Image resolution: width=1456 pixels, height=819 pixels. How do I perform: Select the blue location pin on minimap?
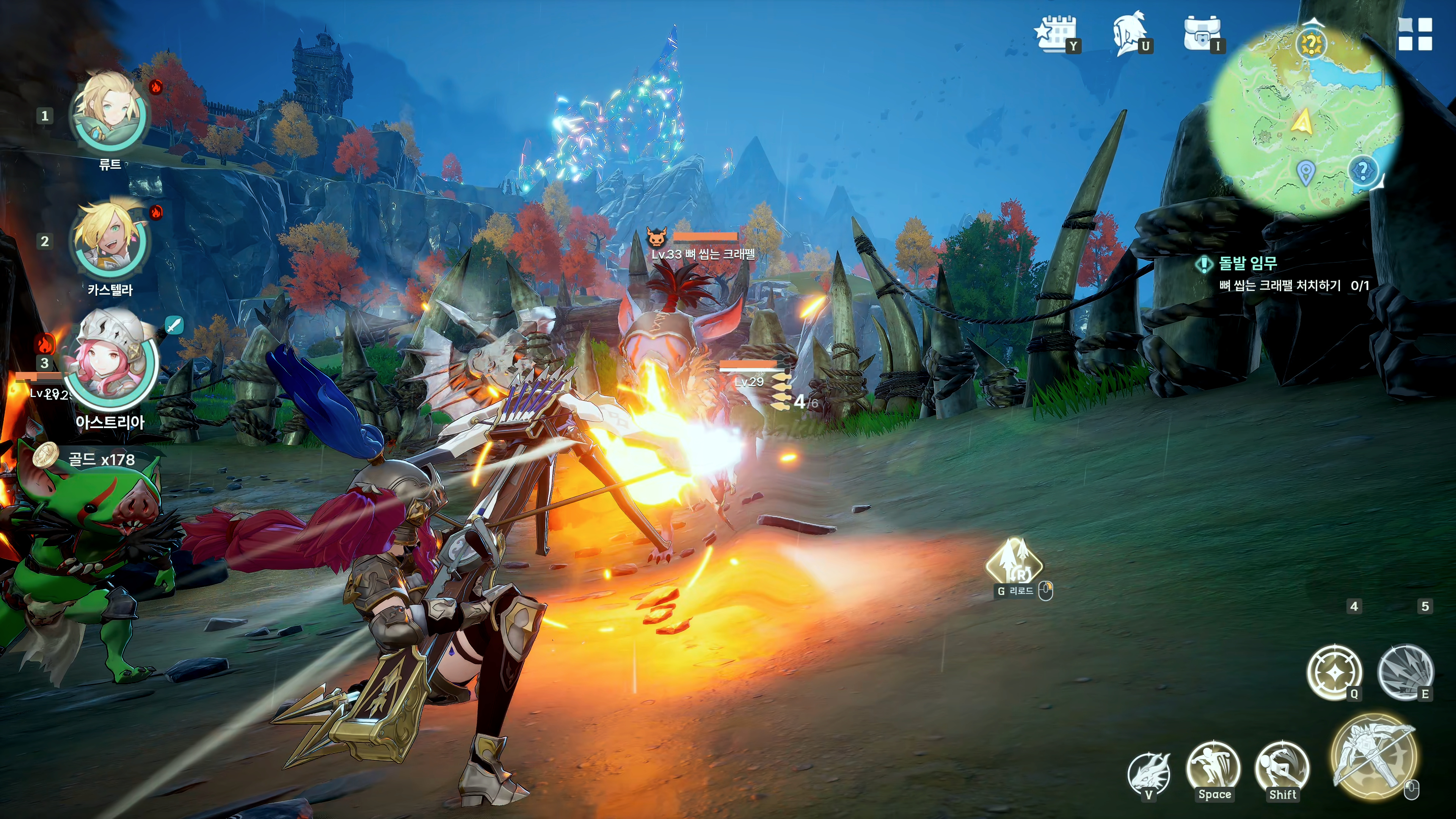click(1304, 173)
